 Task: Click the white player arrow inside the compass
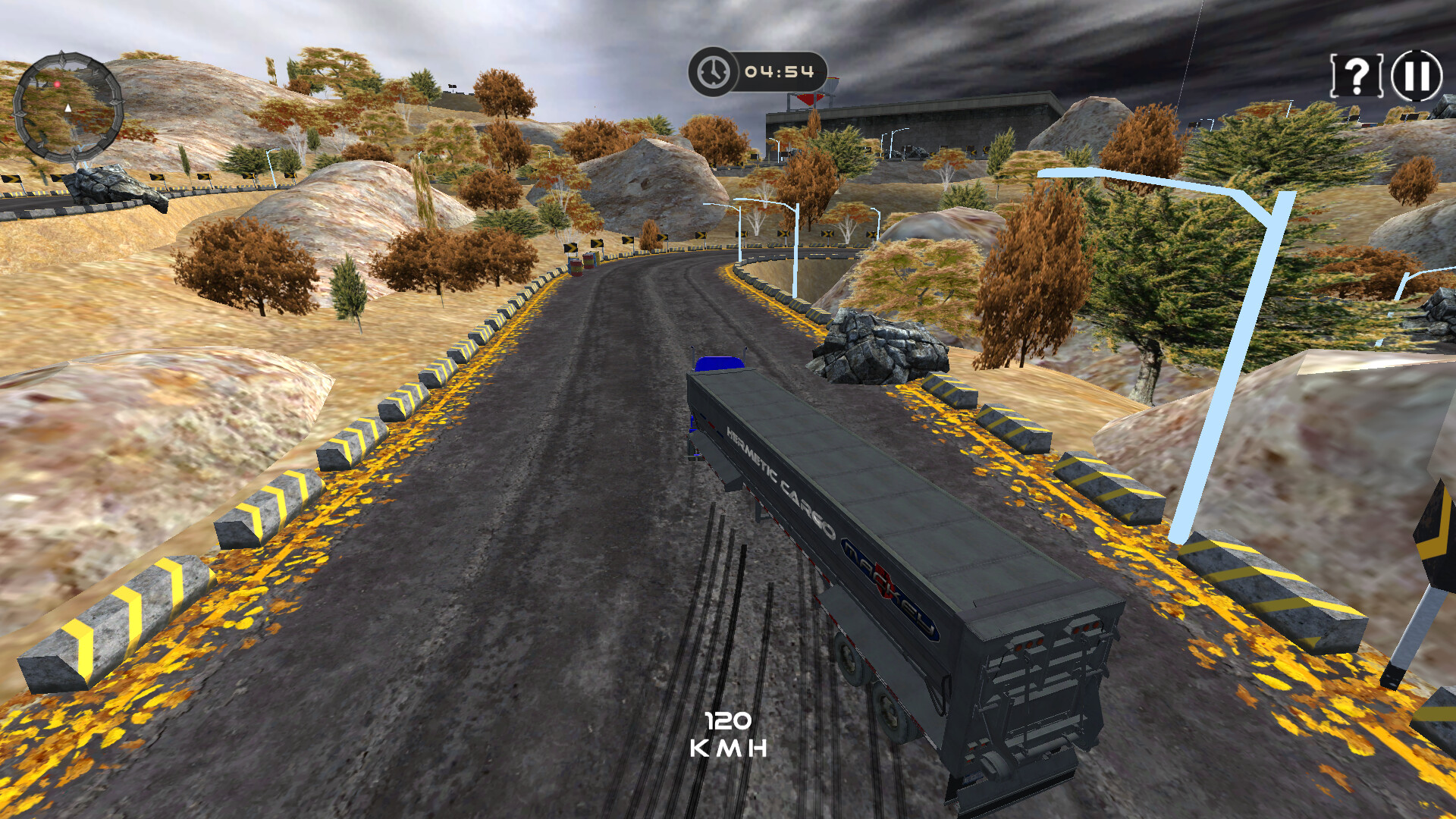coord(67,108)
